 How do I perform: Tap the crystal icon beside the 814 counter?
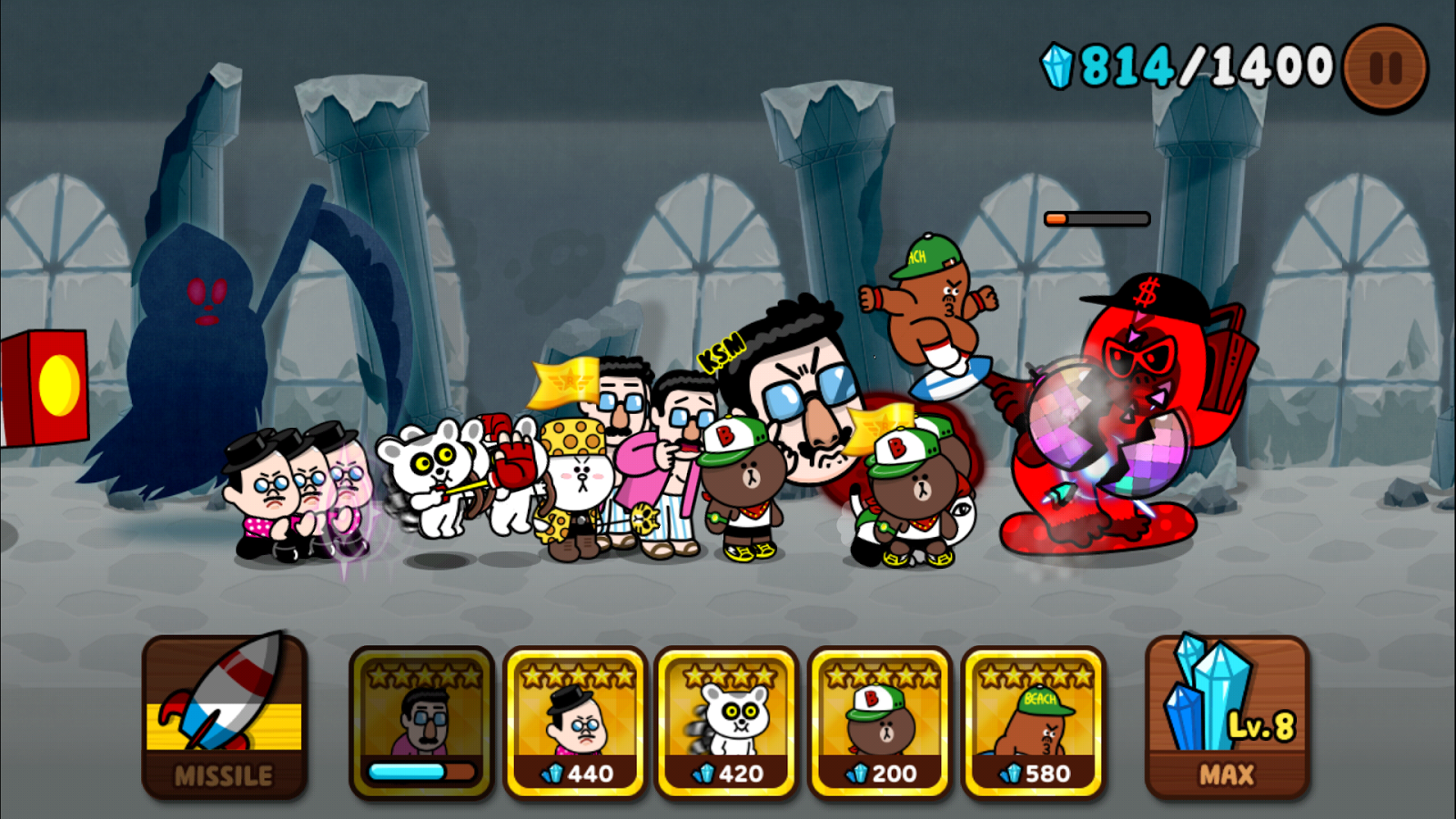coord(1057,64)
